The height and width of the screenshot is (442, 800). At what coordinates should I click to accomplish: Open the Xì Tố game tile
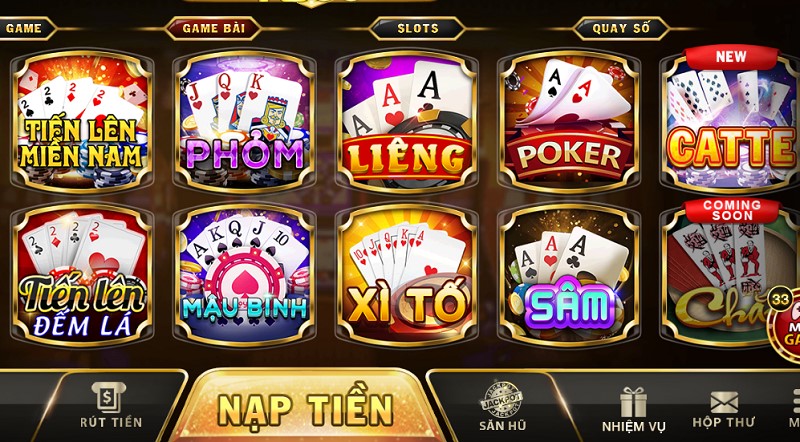[406, 270]
